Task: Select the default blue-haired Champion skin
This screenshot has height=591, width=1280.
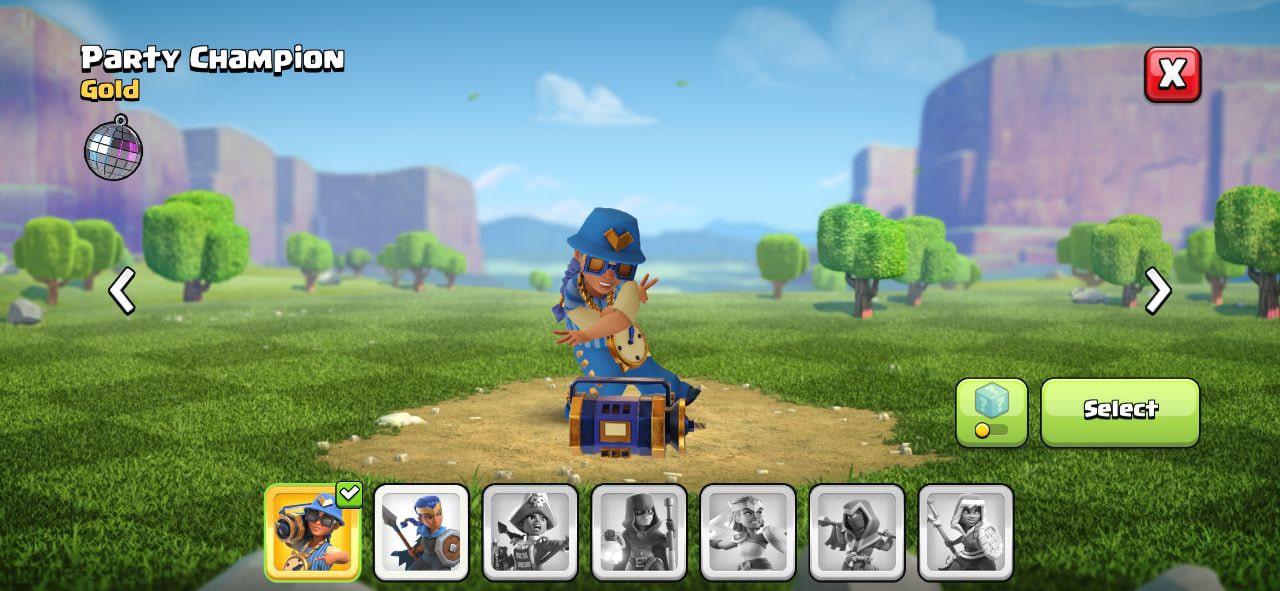Action: click(x=421, y=532)
